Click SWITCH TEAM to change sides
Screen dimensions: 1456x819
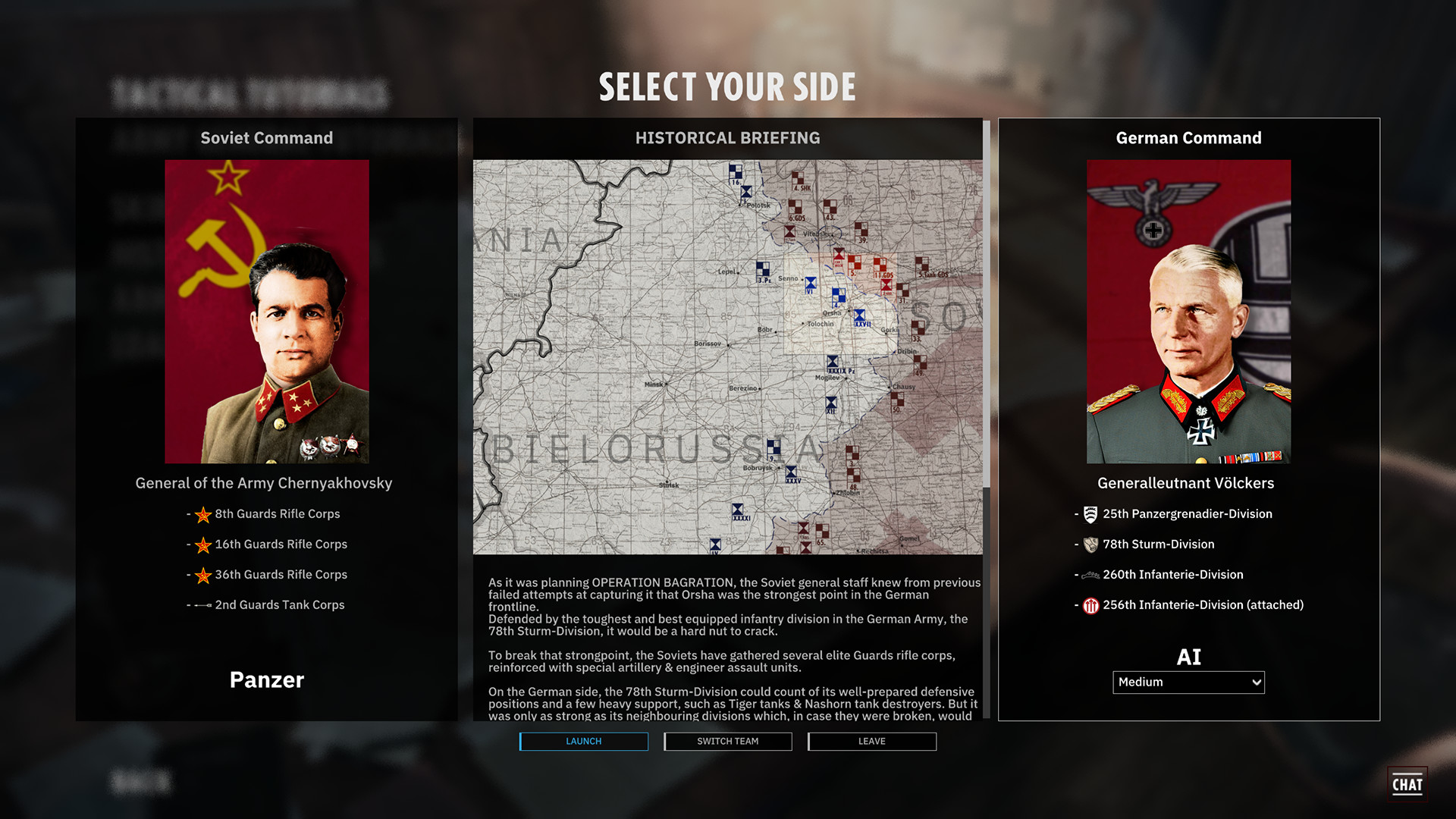(x=727, y=742)
